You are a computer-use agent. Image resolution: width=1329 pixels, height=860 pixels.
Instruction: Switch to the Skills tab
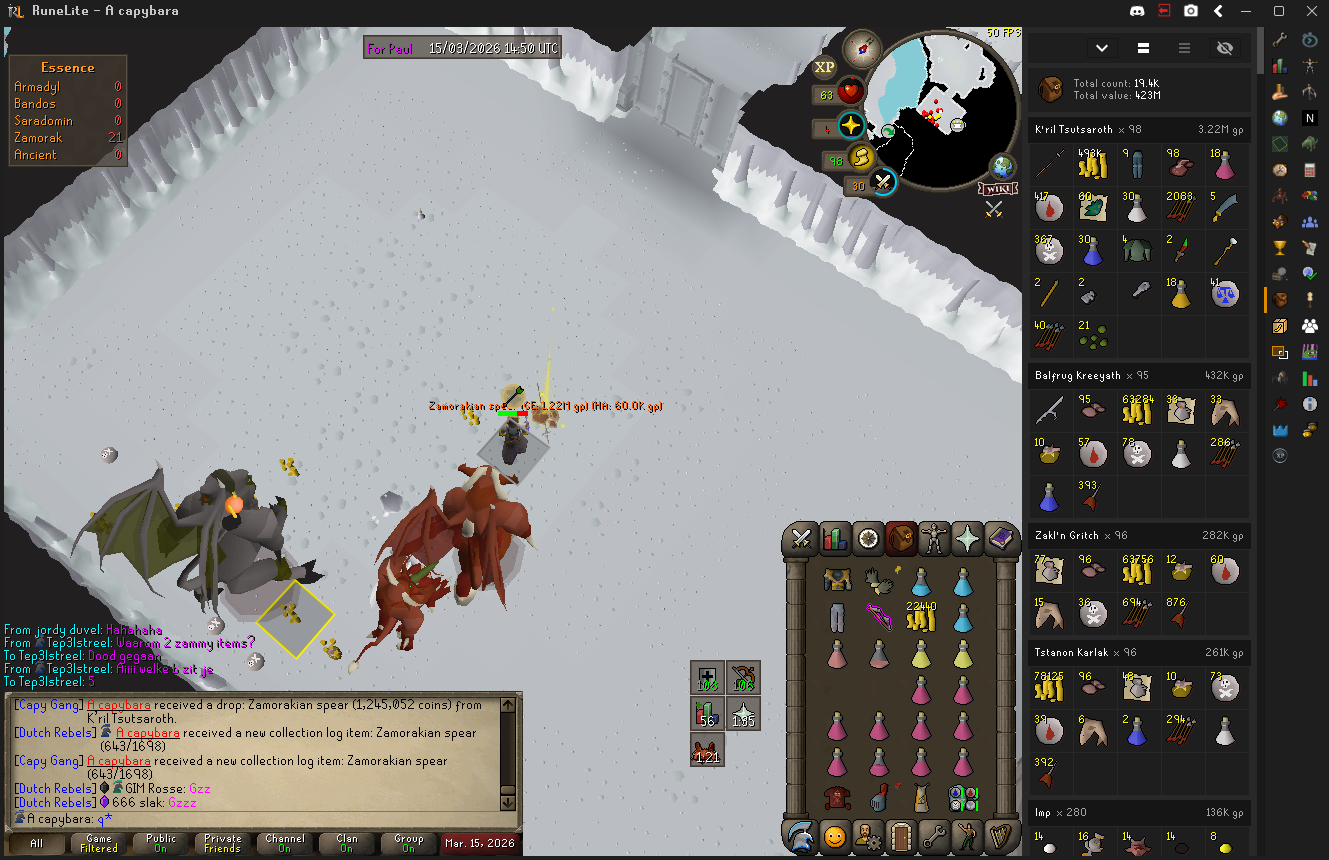coord(834,540)
